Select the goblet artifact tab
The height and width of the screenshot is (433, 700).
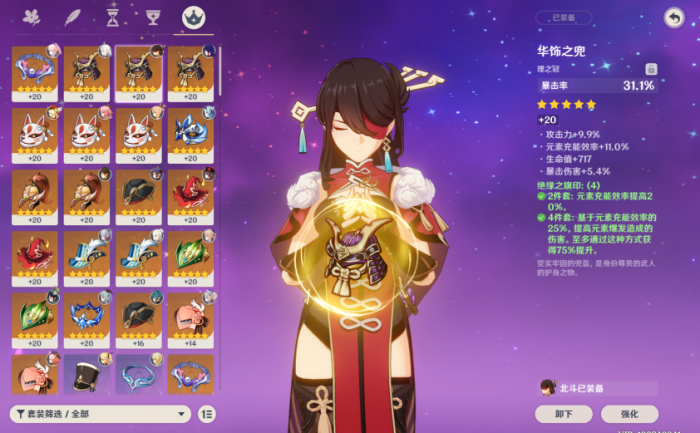(x=152, y=17)
